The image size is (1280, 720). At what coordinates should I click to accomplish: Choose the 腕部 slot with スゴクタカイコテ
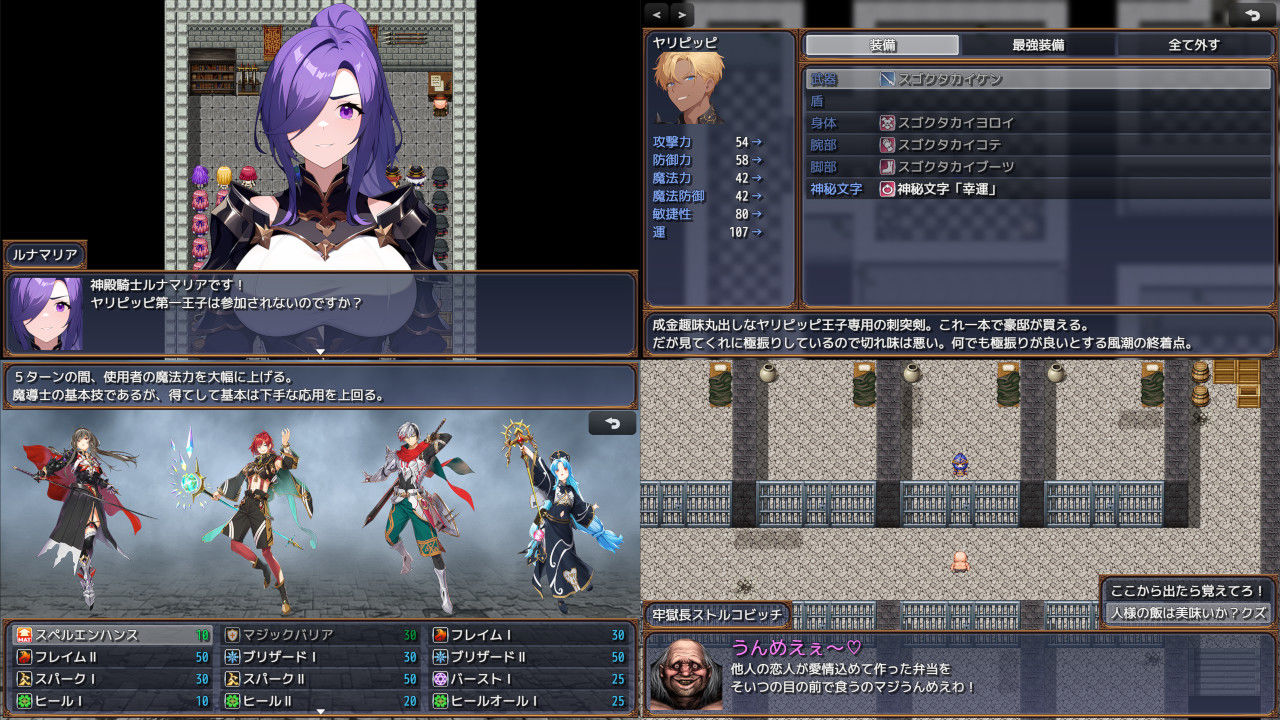pyautogui.click(x=1038, y=145)
